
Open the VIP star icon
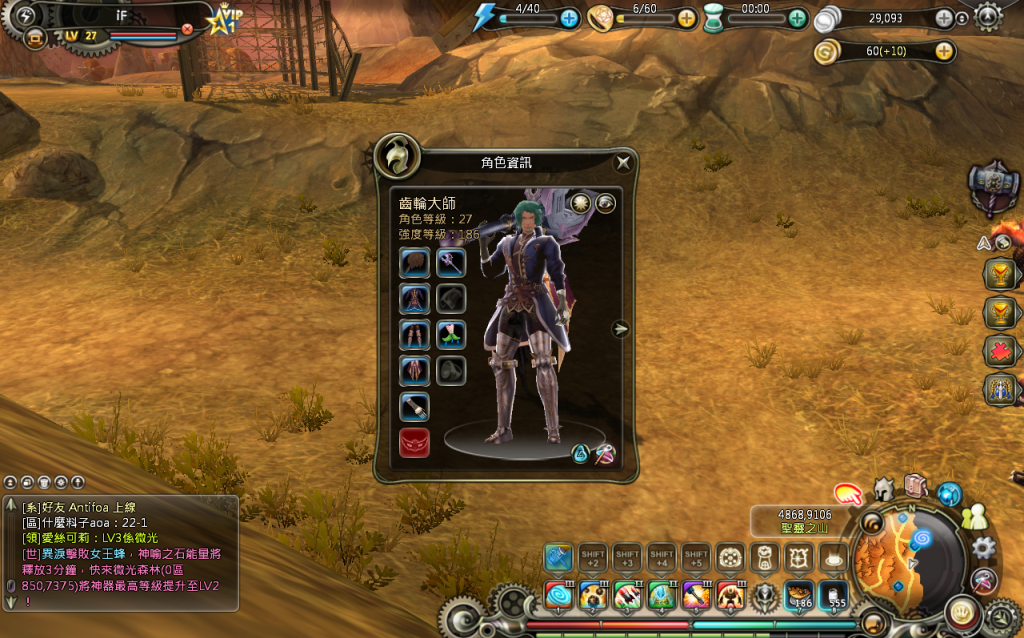point(225,18)
